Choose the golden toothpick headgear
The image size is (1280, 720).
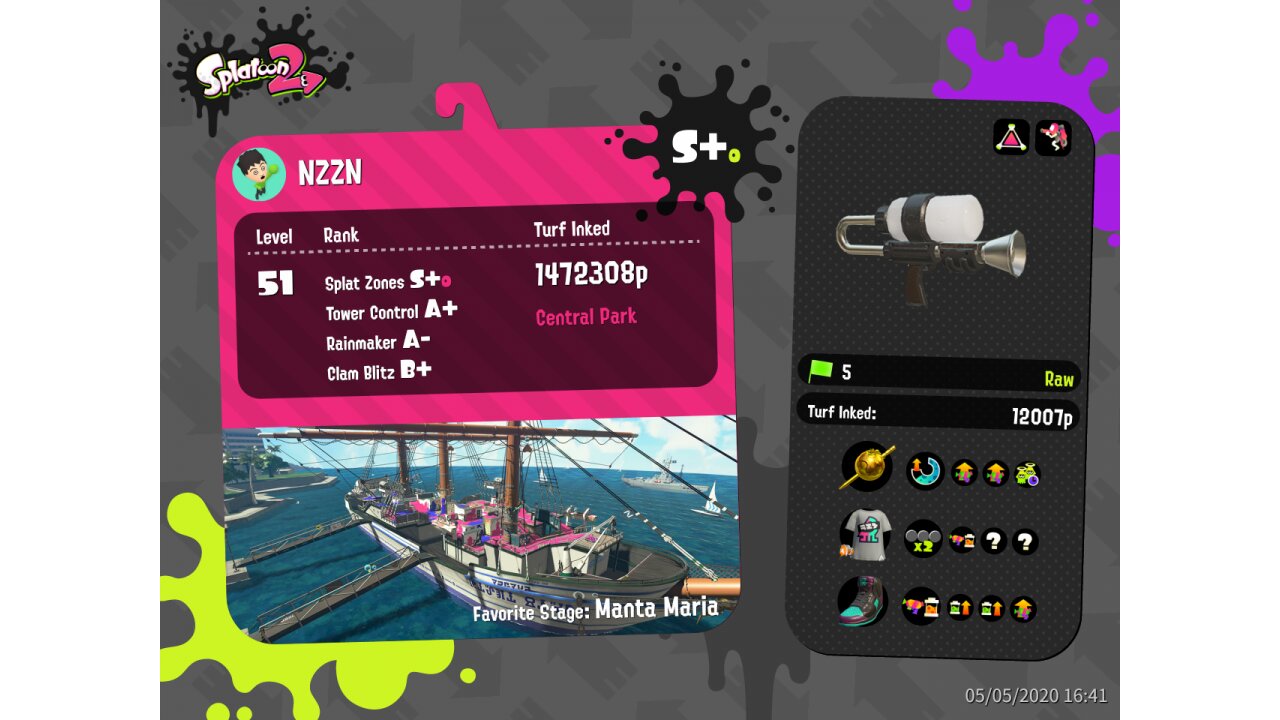point(867,467)
